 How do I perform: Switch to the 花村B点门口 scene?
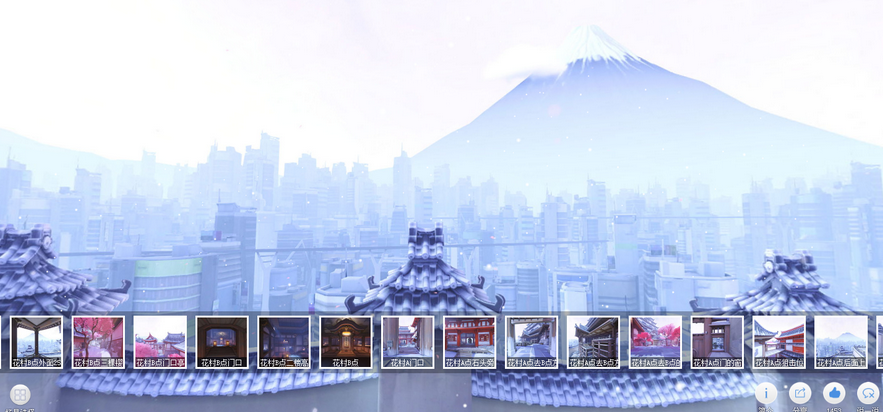click(222, 342)
